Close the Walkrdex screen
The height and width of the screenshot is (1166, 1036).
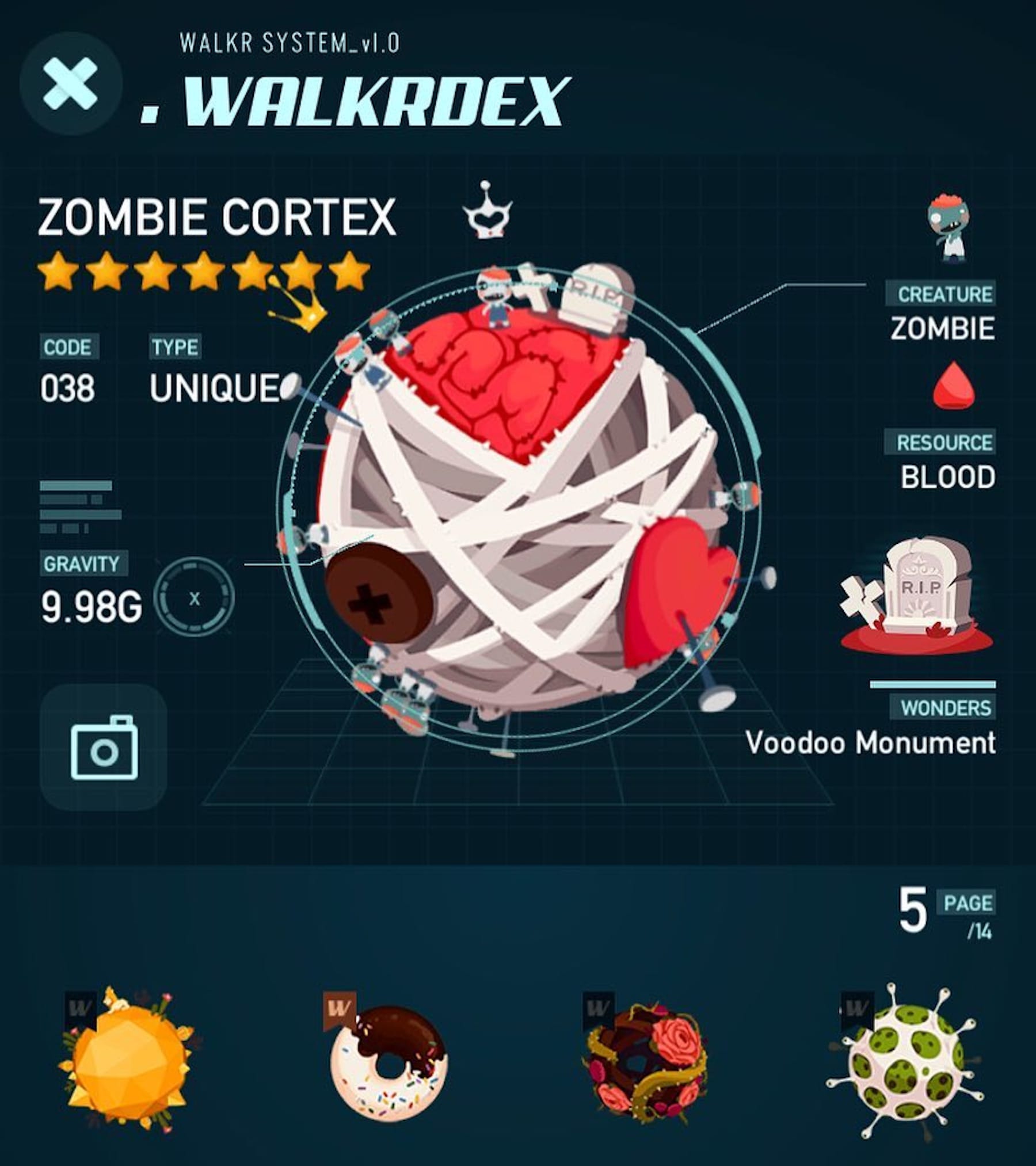point(71,84)
